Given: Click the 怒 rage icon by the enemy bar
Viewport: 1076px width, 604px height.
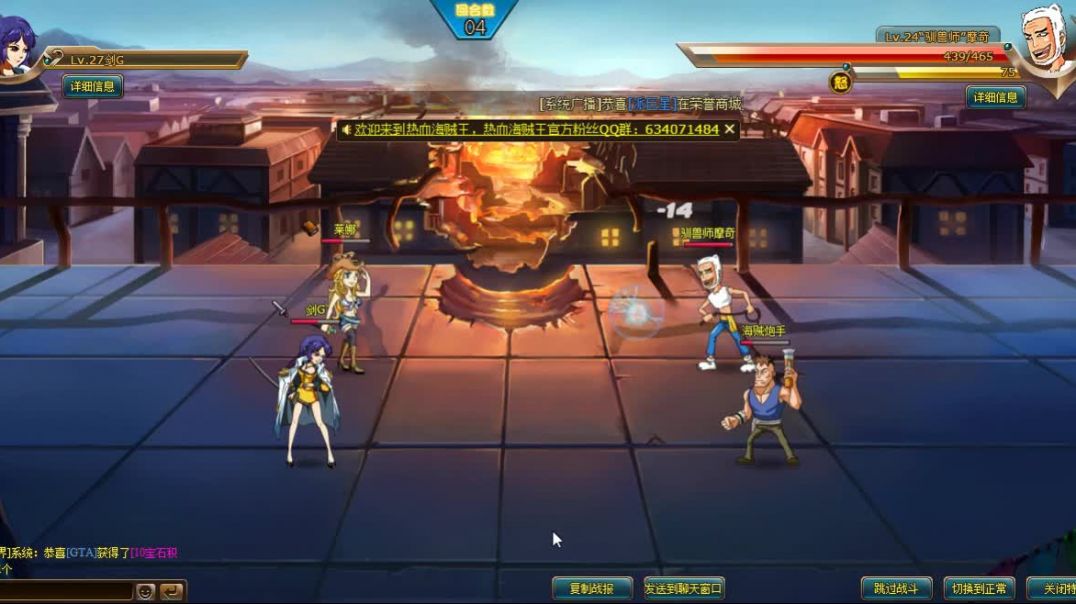Looking at the screenshot, I should (840, 82).
